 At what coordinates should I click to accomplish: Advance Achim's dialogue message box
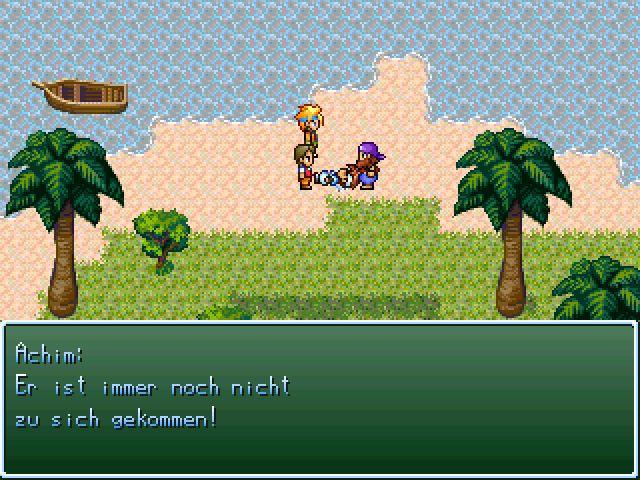320,398
